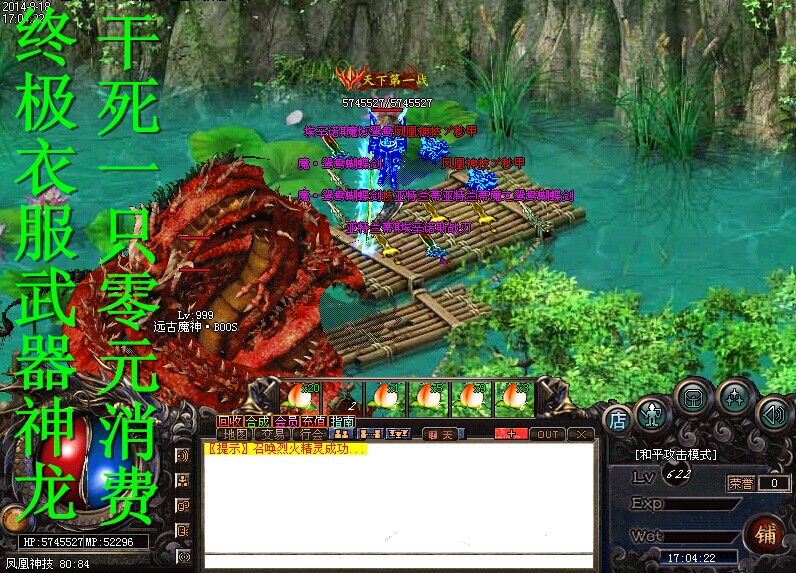Select the windmill item in quickbar
This screenshot has height=573, width=796.
point(343,396)
